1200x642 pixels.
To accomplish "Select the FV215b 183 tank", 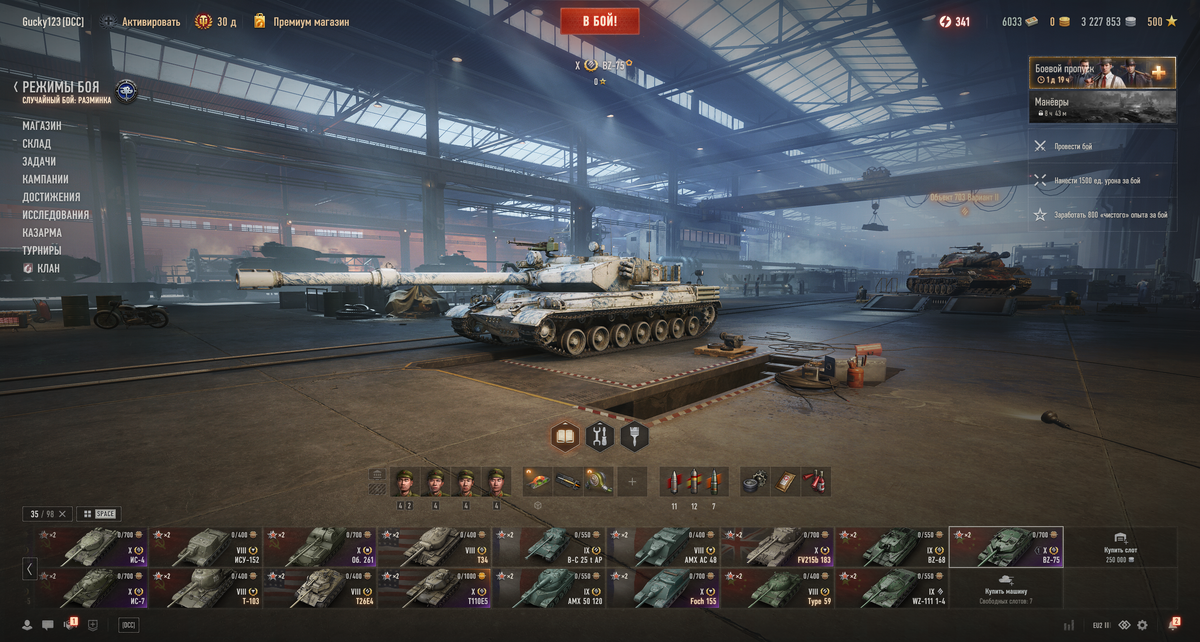I will 776,547.
